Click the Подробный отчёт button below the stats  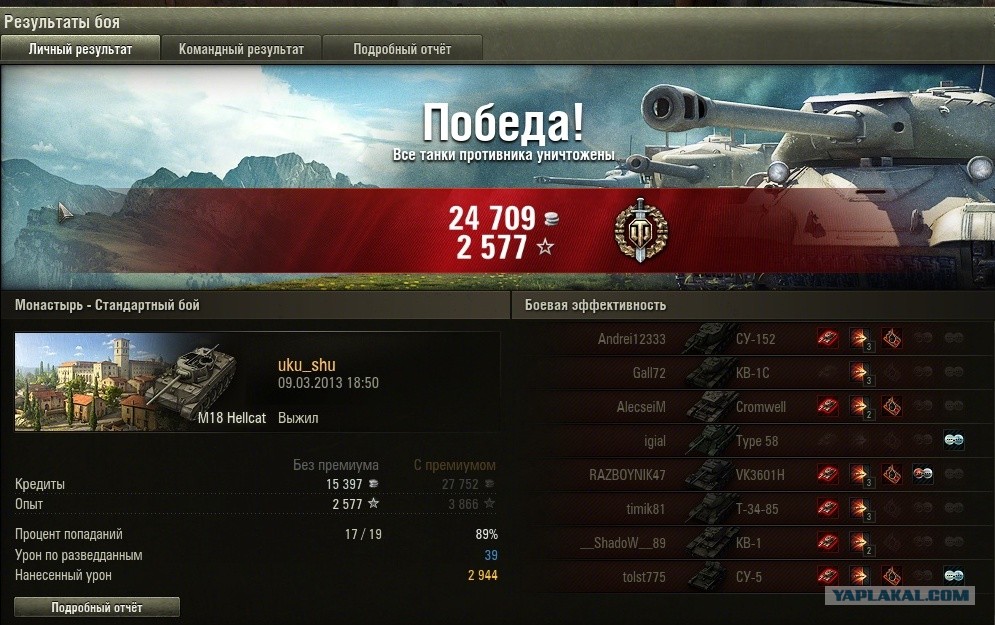[97, 607]
